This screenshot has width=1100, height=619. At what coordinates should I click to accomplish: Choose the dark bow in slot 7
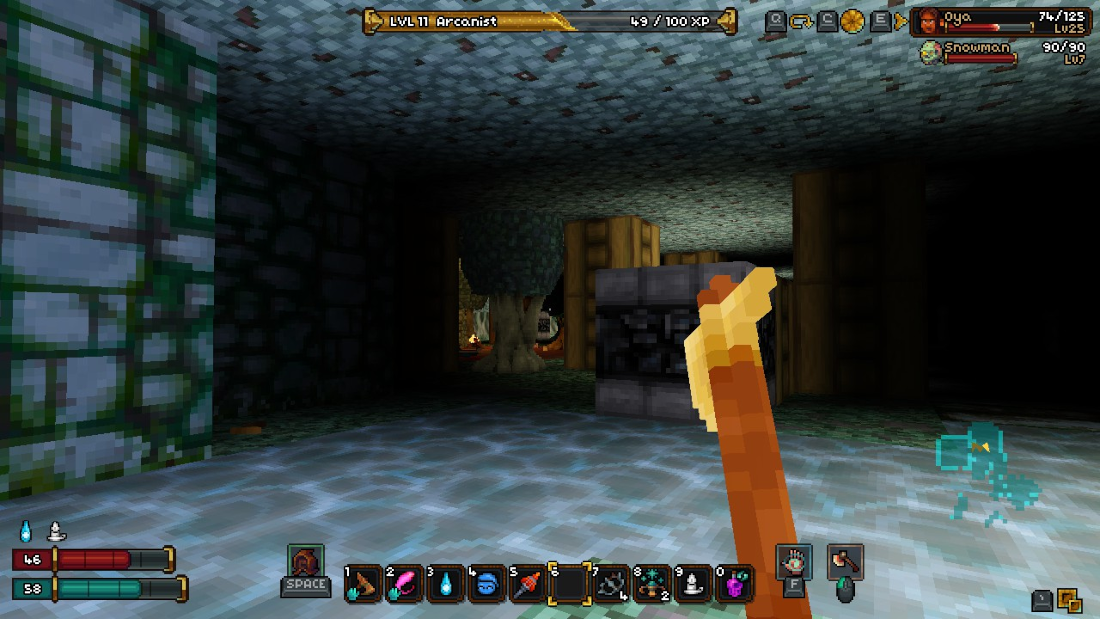tap(609, 584)
